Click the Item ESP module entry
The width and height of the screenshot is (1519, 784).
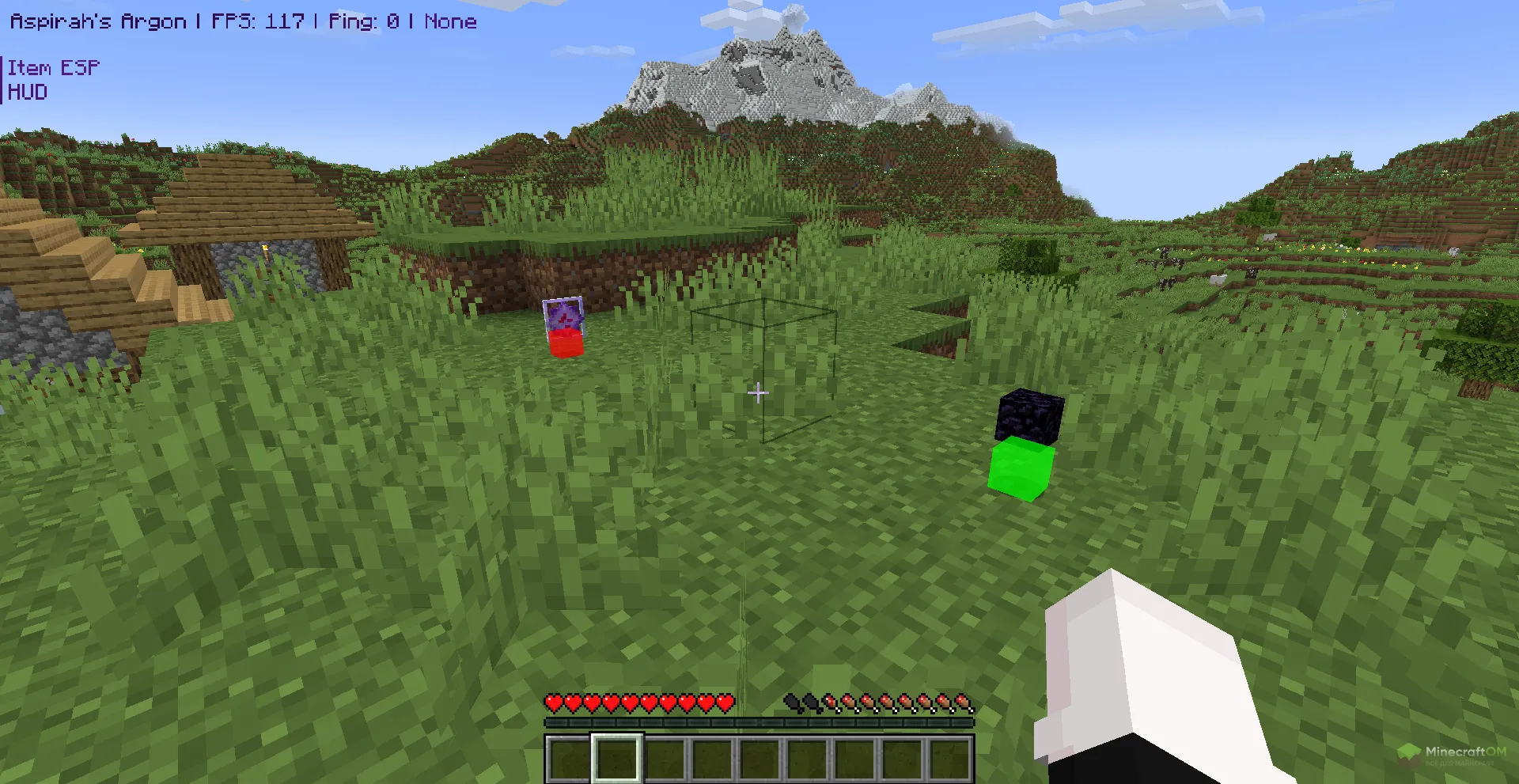pyautogui.click(x=54, y=68)
